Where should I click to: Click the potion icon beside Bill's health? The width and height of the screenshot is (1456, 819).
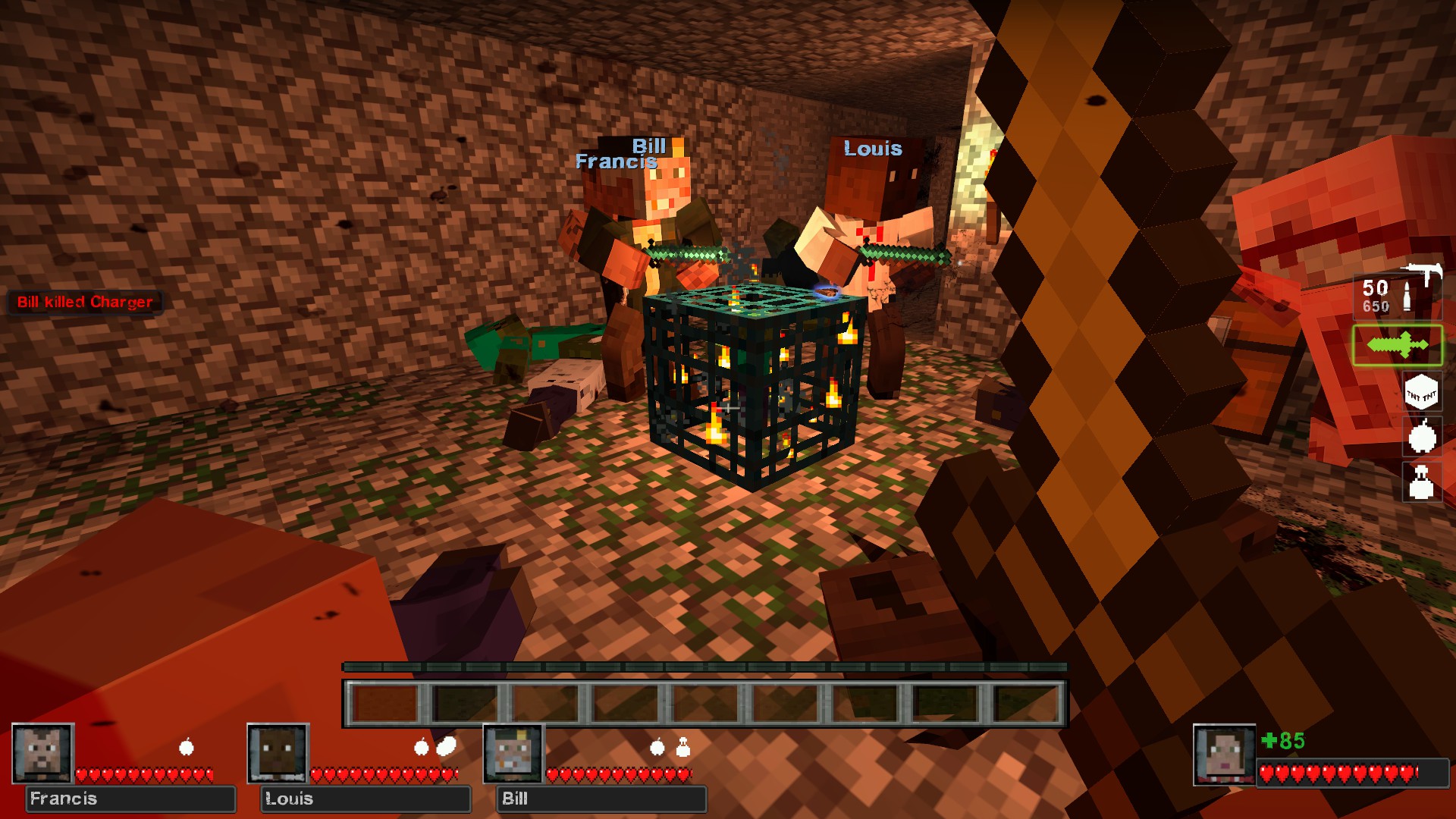point(682,748)
